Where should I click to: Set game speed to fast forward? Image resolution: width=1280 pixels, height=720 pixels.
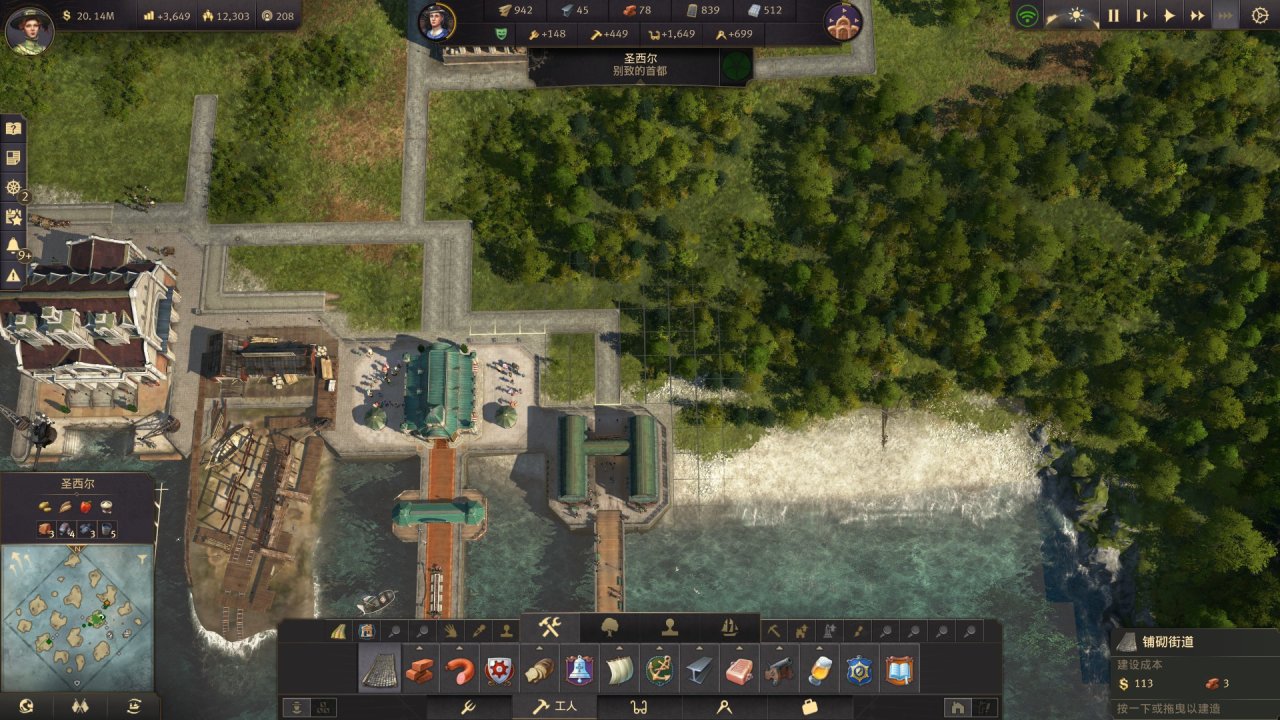1196,16
